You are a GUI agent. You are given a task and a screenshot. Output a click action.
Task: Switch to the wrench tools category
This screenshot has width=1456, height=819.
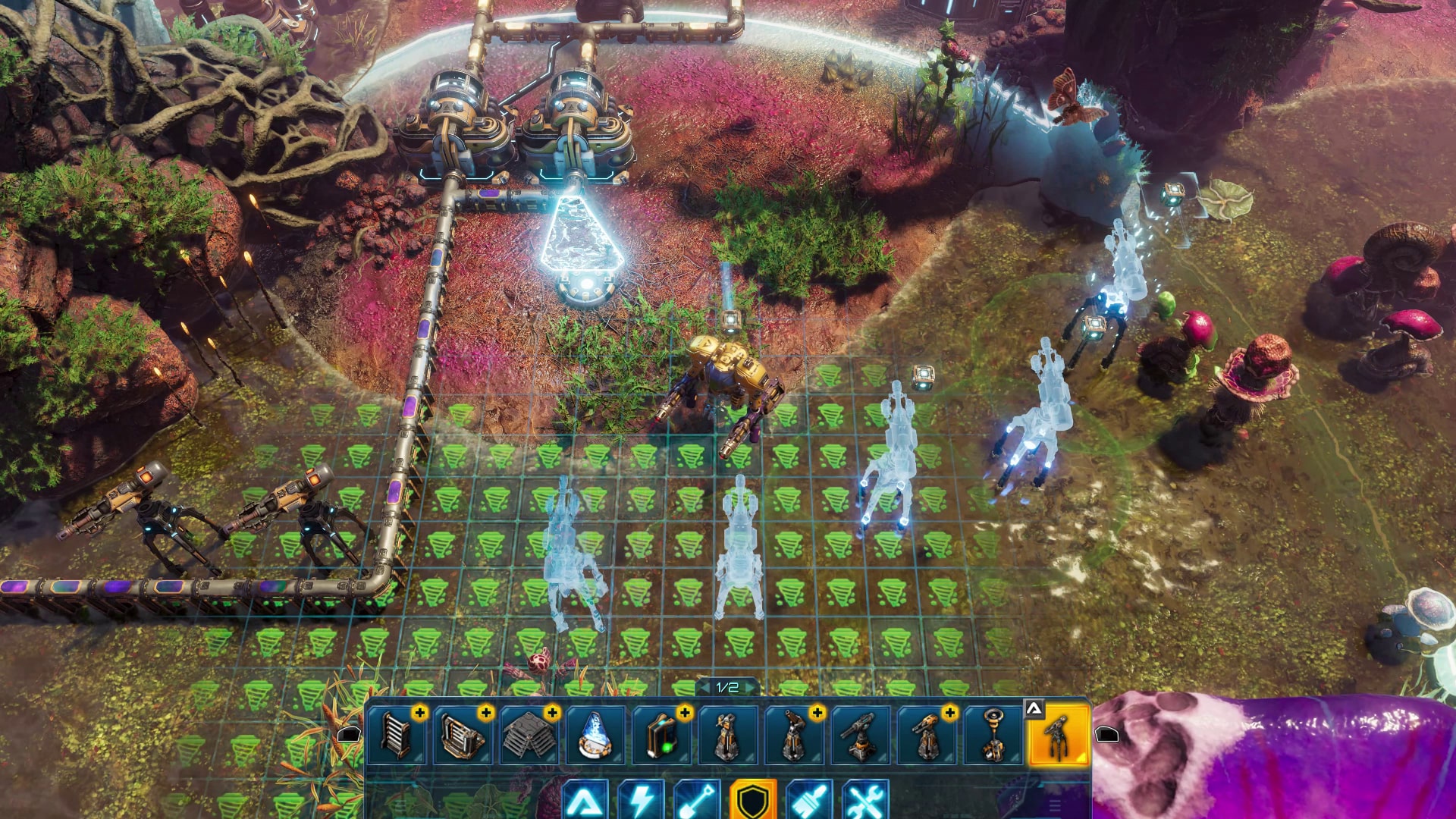coord(865,801)
